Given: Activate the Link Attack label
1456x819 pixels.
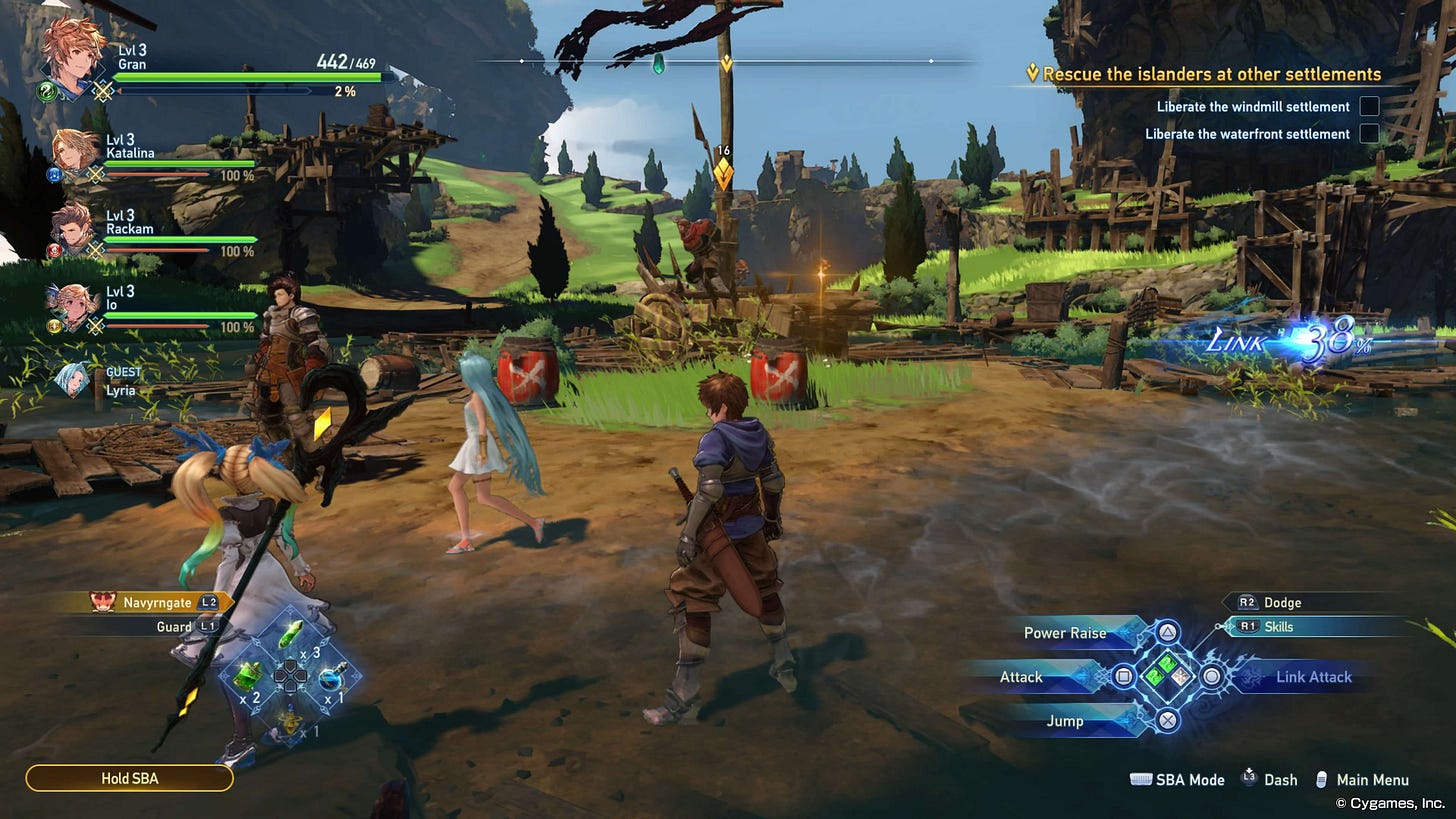Looking at the screenshot, I should (1313, 677).
